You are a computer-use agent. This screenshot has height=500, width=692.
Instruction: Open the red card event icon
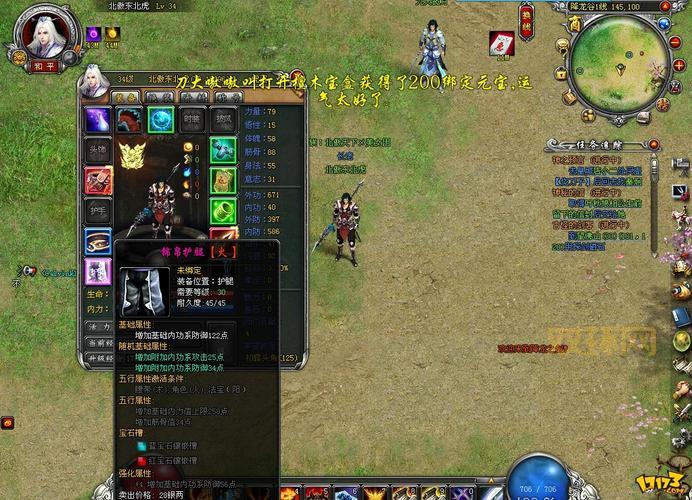(x=501, y=43)
